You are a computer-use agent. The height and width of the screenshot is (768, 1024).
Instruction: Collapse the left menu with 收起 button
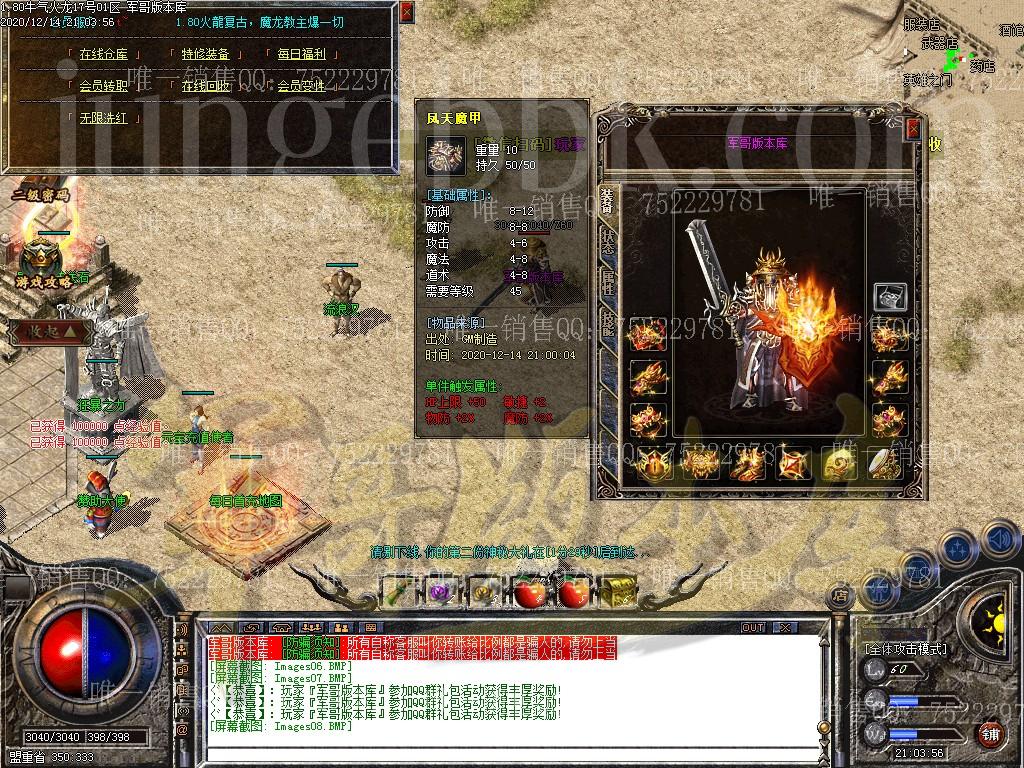[47, 331]
